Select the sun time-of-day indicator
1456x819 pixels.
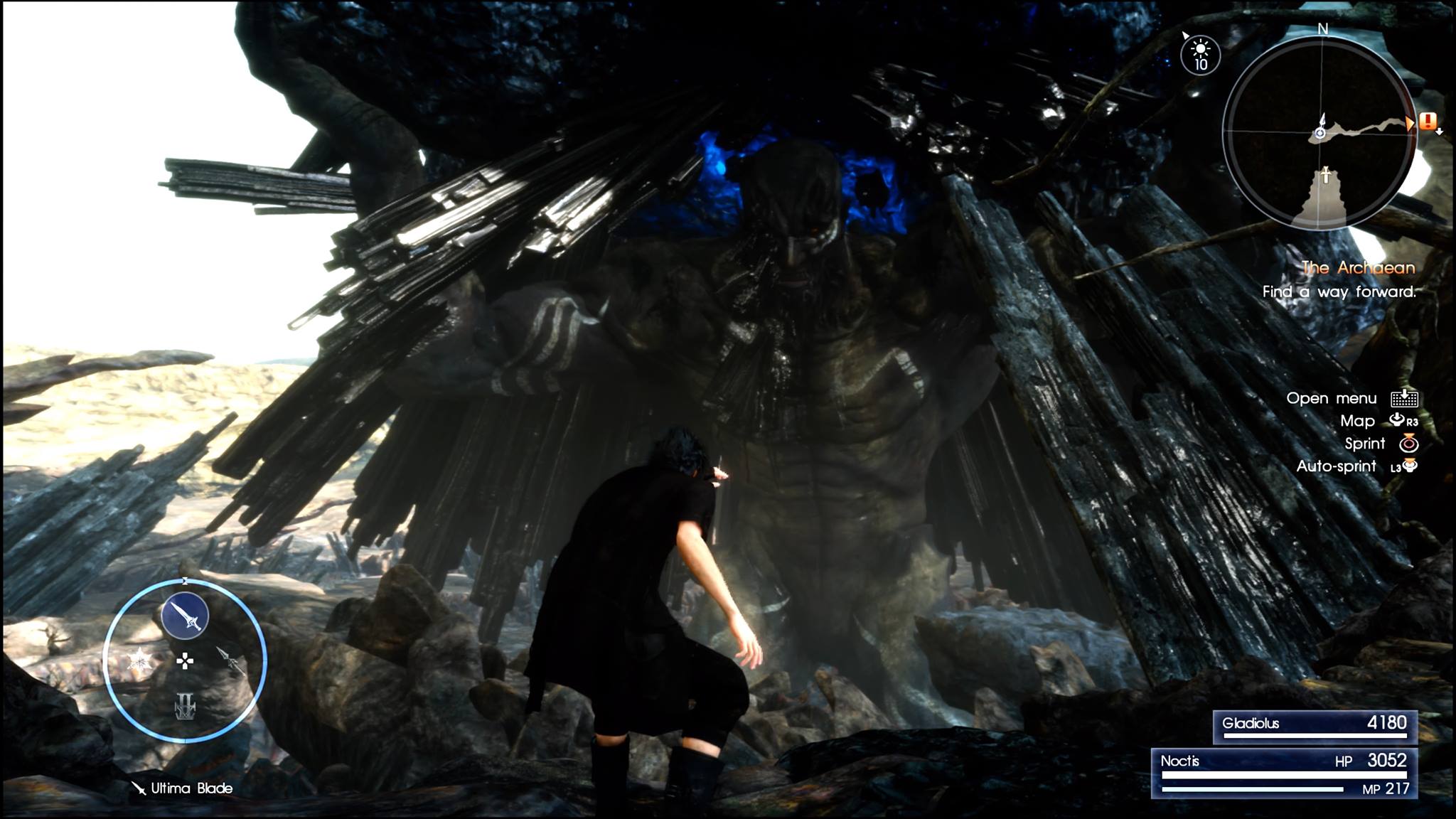click(x=1200, y=55)
